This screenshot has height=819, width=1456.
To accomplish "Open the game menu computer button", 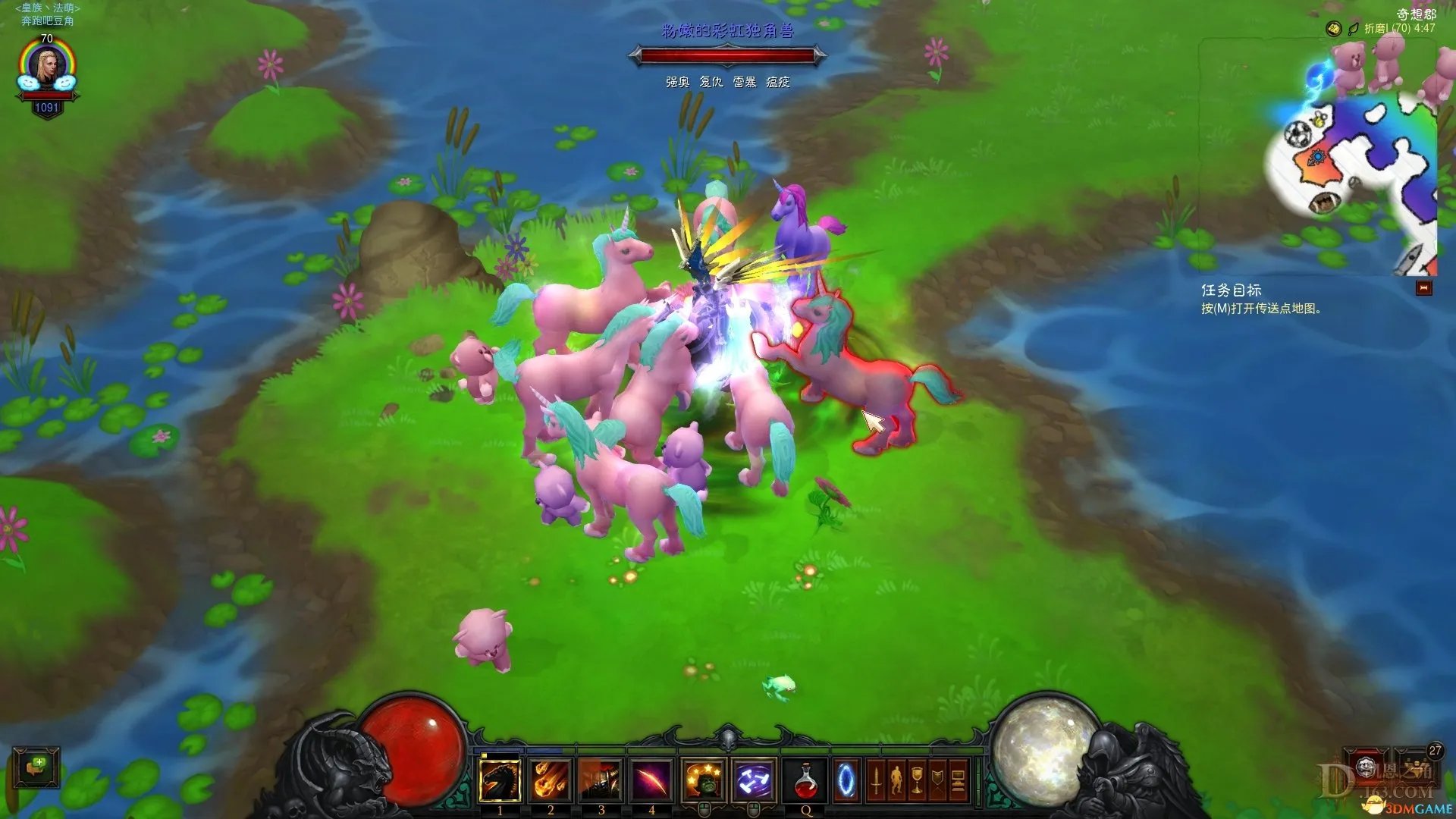I will pos(958,780).
